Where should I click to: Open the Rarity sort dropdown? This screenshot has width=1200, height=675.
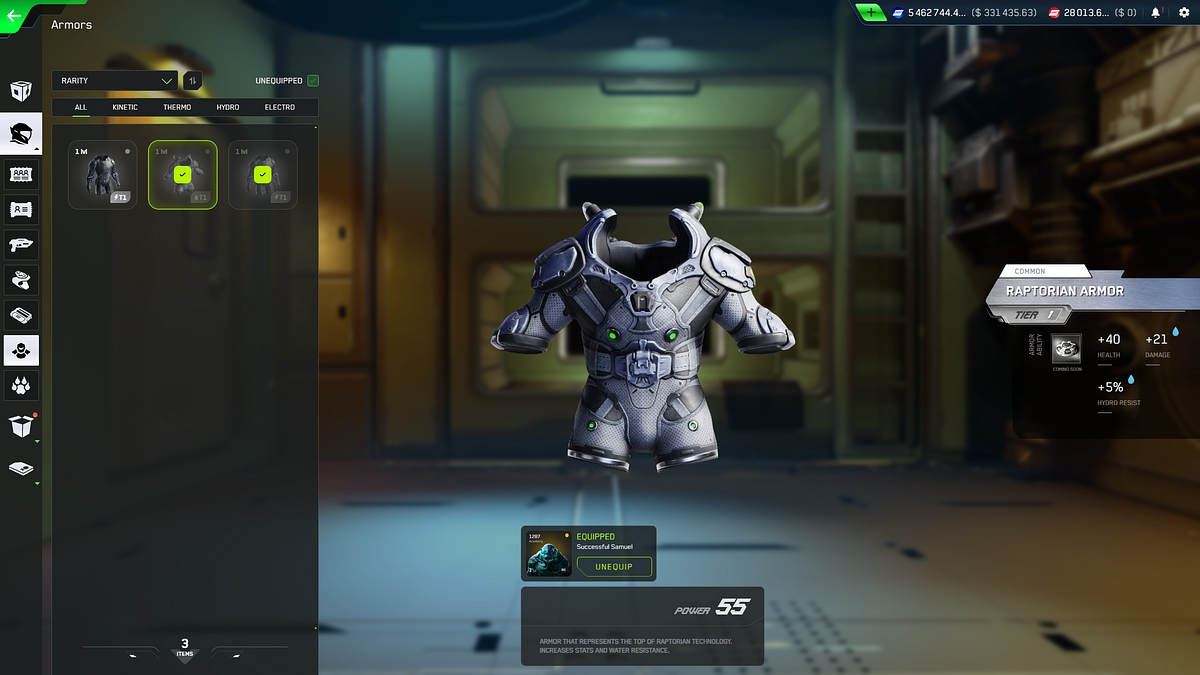115,81
